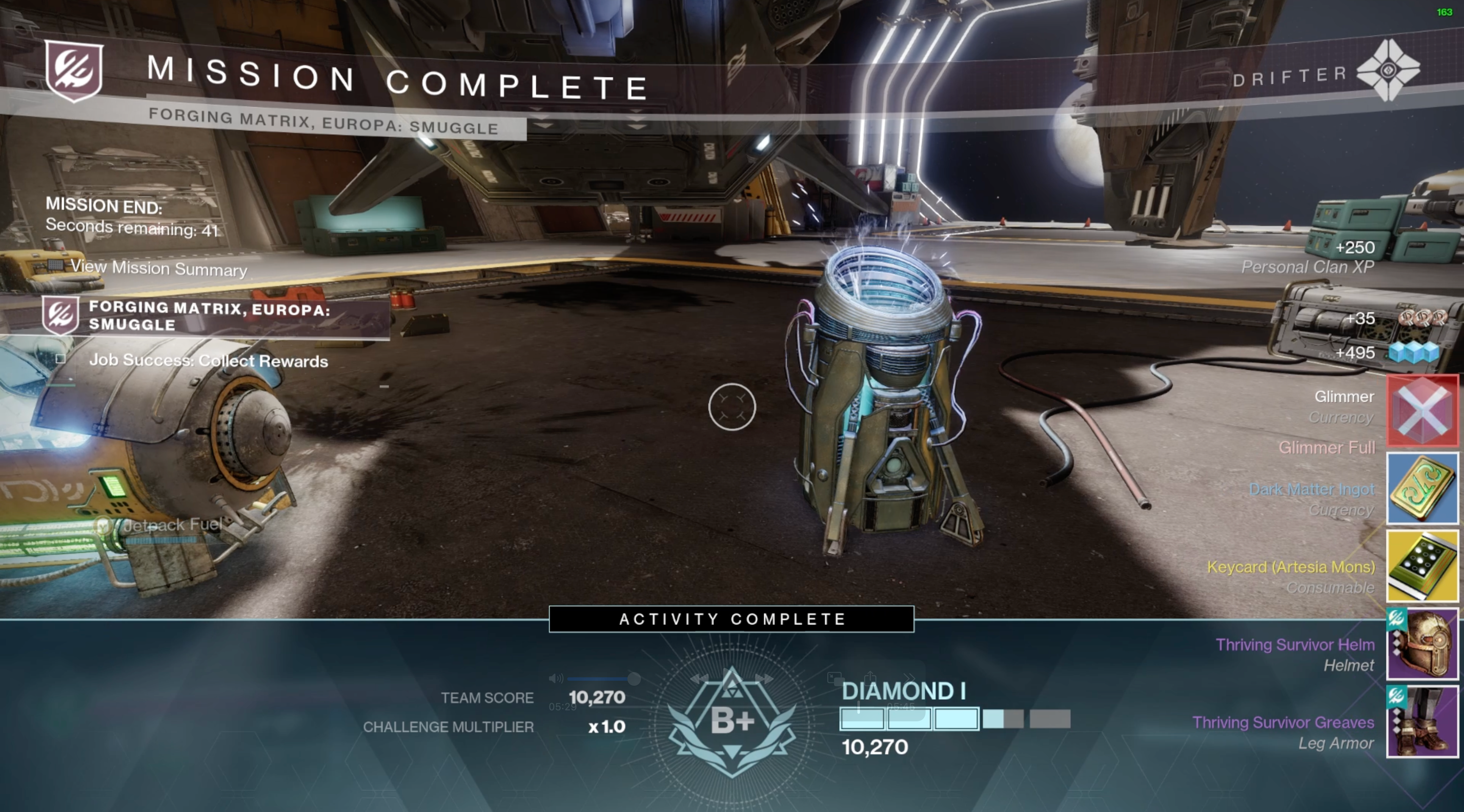Select the Dark Matter Ingot reward icon
The height and width of the screenshot is (812, 1464).
[1422, 488]
